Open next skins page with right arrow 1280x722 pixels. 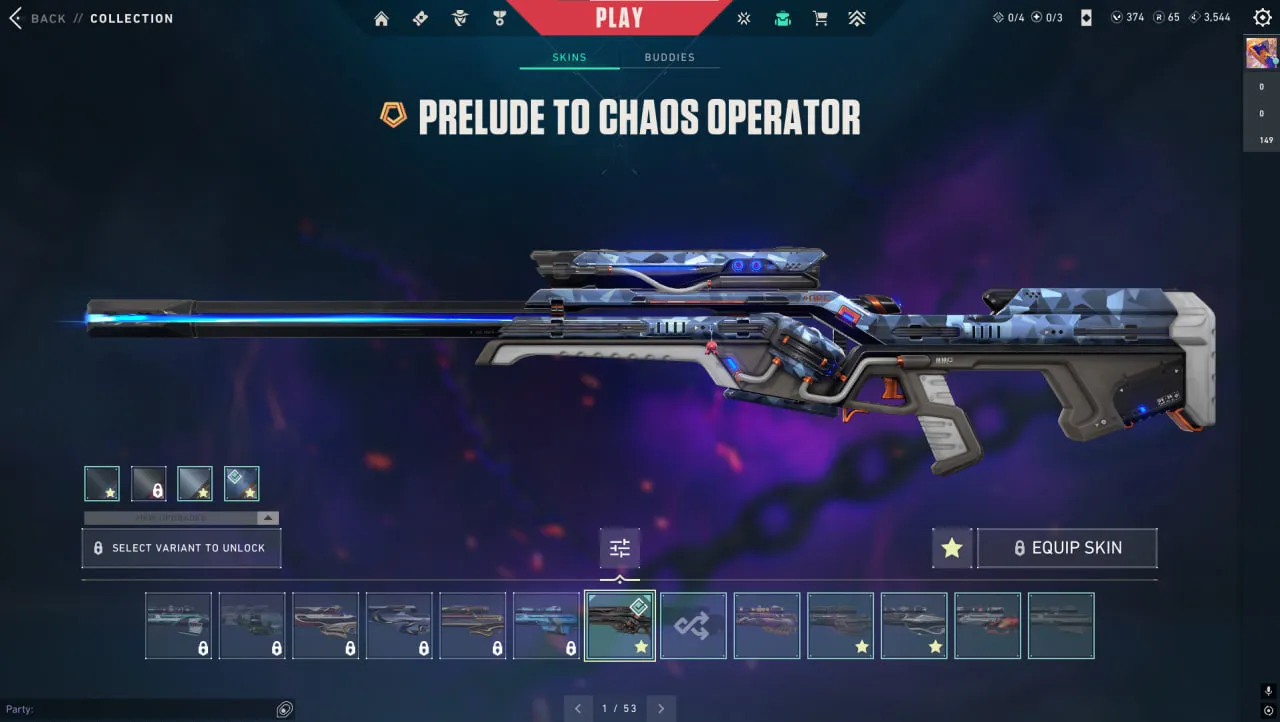click(660, 708)
